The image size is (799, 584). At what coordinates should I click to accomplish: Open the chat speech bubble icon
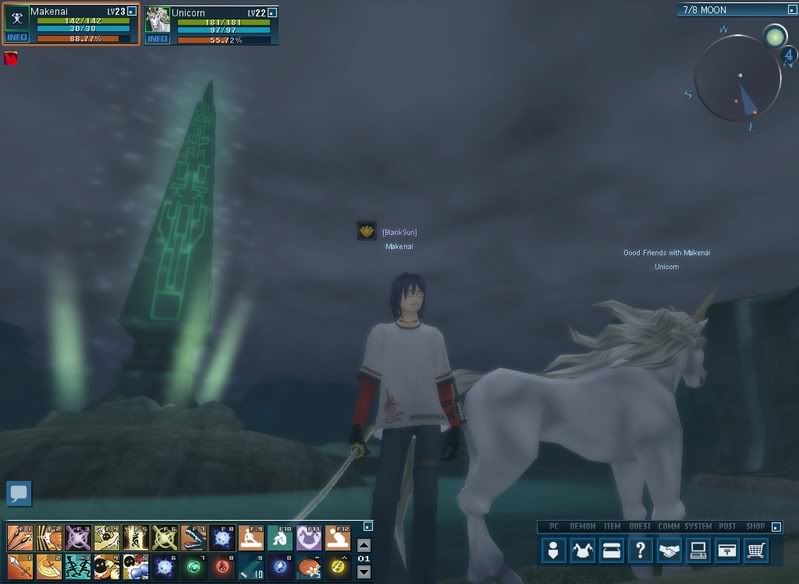(x=19, y=492)
